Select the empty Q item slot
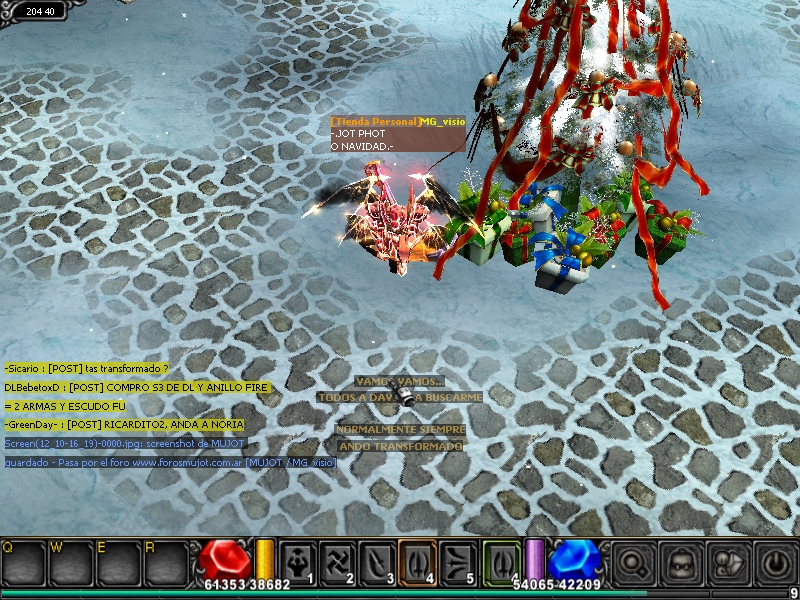Viewport: 800px width, 600px height. (x=24, y=563)
